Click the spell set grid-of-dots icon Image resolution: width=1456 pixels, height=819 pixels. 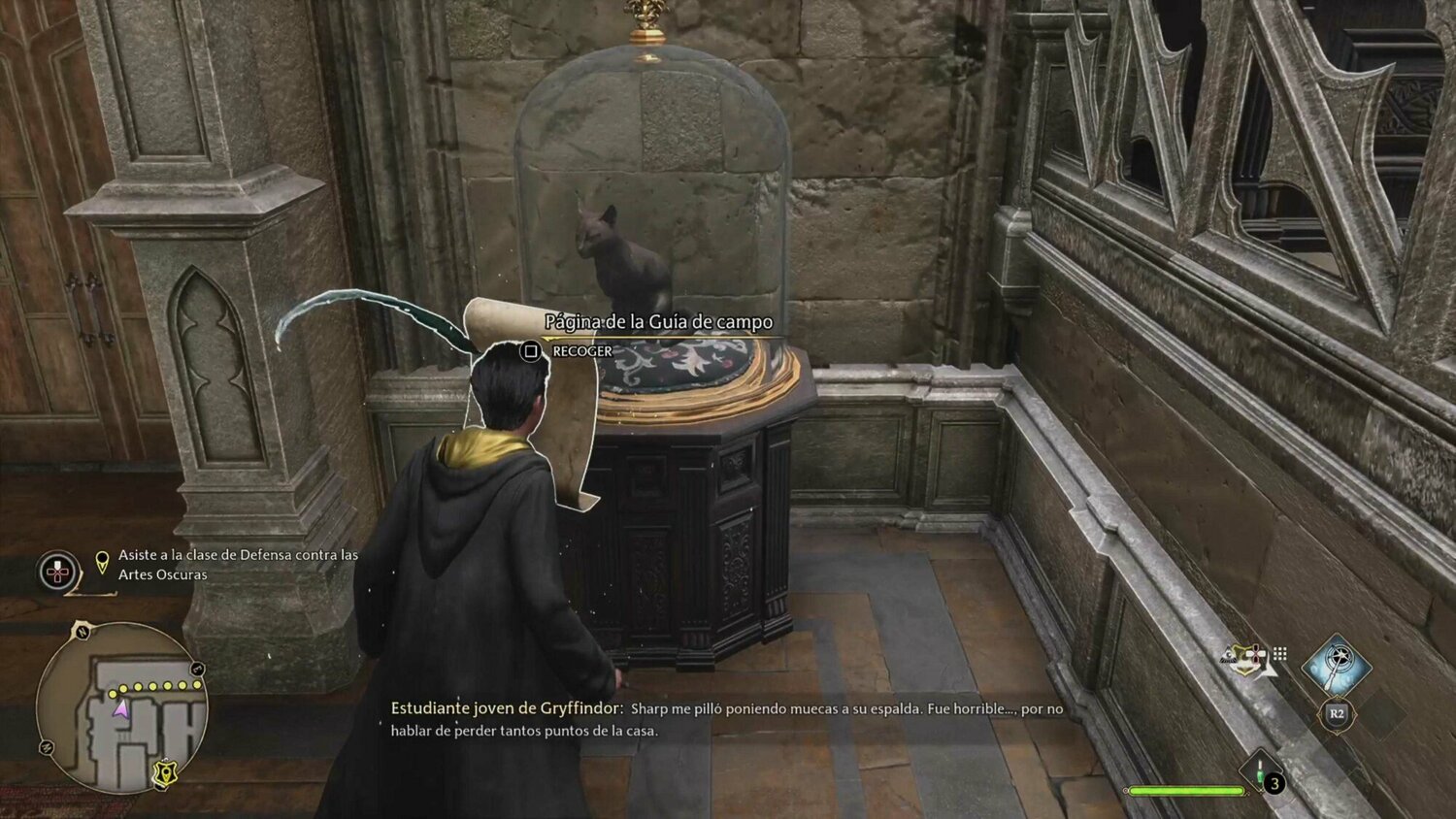[1278, 654]
